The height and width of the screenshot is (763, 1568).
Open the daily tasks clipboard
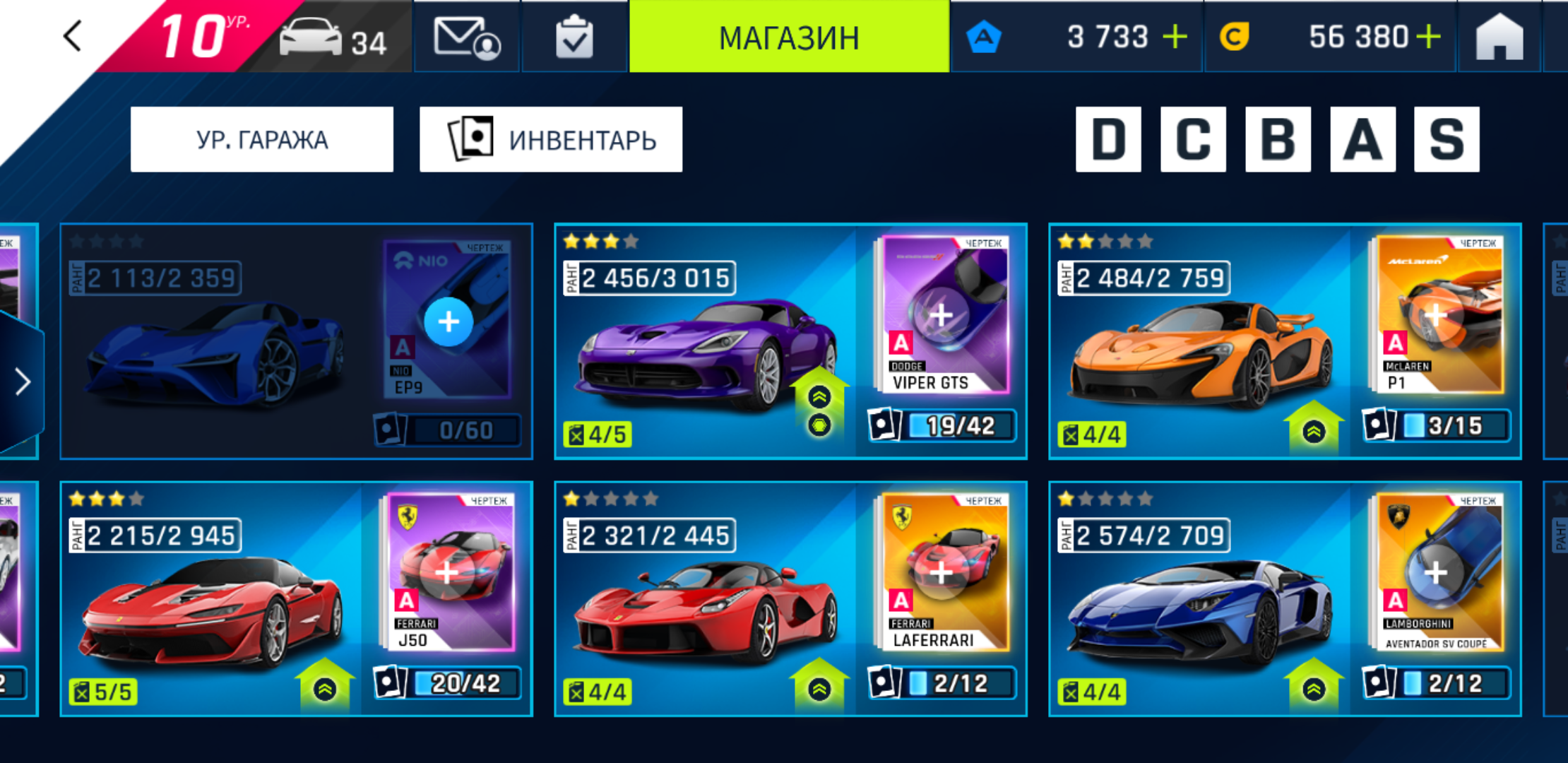click(574, 37)
